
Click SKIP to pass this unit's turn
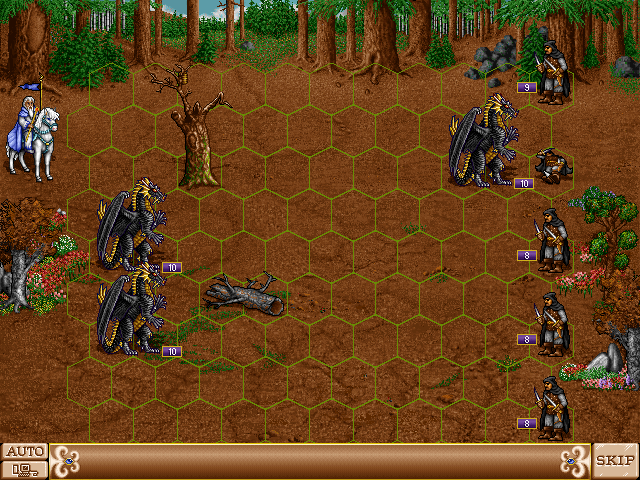[615, 460]
